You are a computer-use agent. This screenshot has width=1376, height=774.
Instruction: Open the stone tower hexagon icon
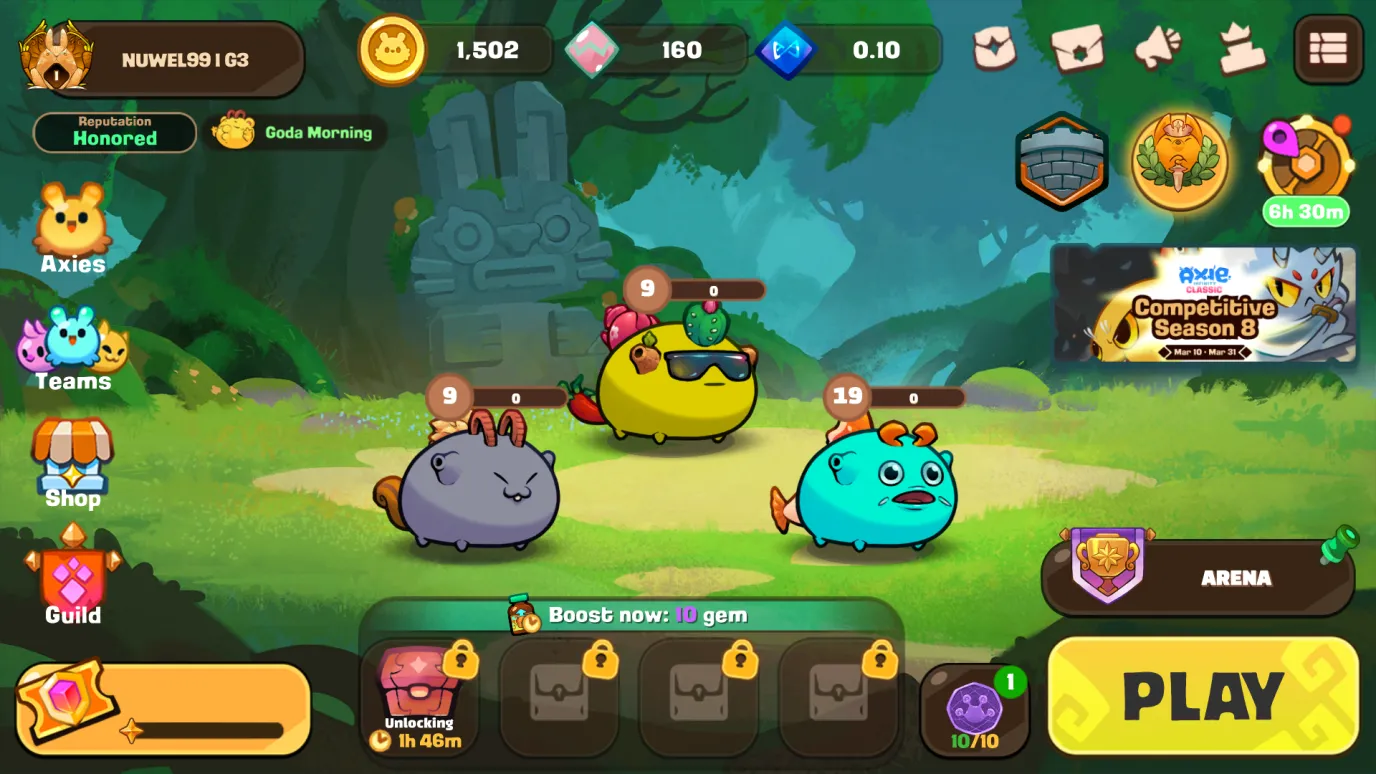pos(1061,161)
